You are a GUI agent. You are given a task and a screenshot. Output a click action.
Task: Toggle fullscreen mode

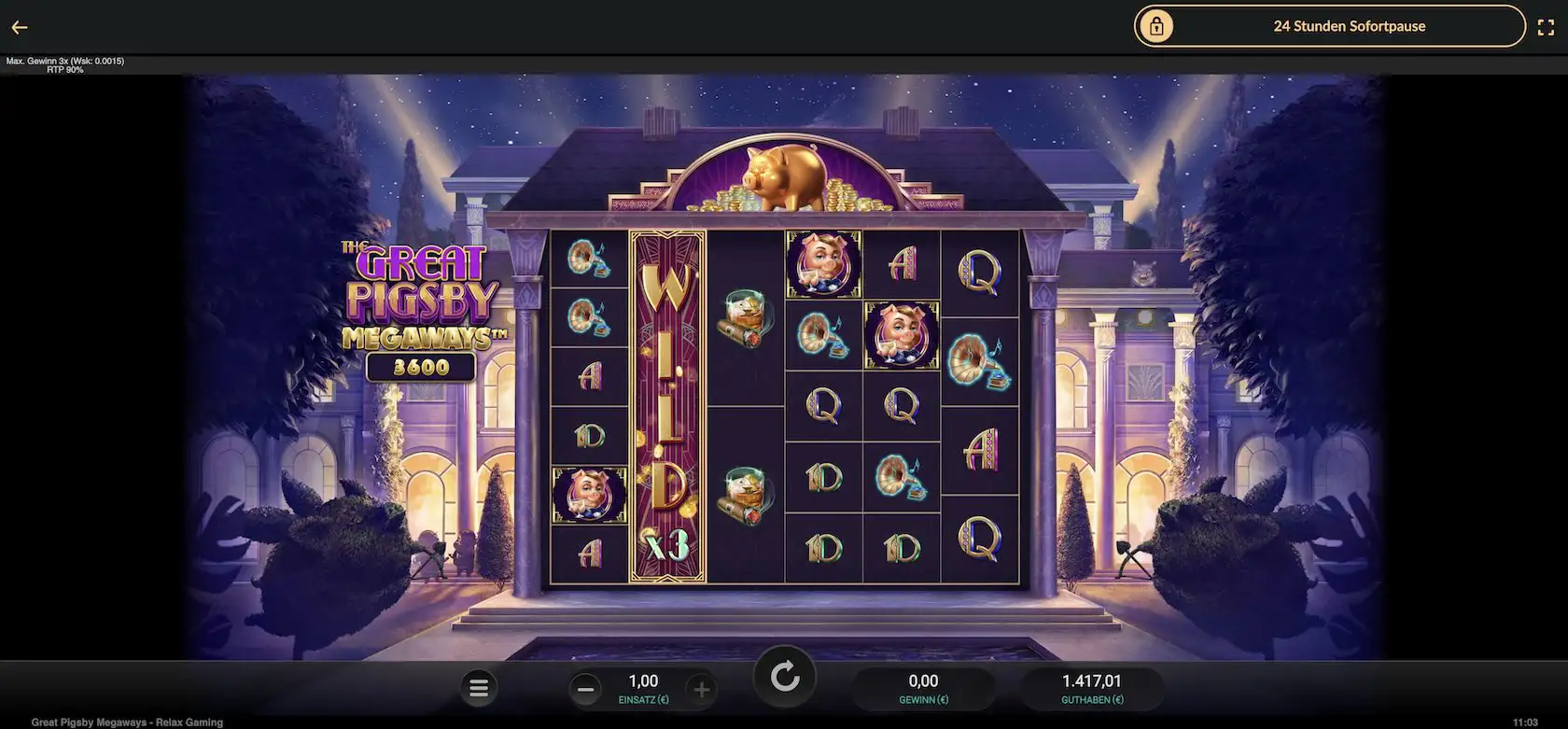point(1546,27)
